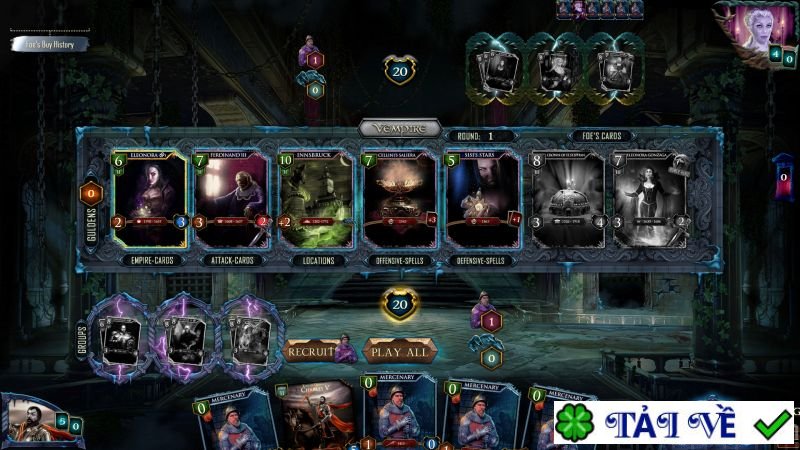Viewport: 800px width, 450px height.
Task: Open Foe's Buy History panel
Action: 50,44
